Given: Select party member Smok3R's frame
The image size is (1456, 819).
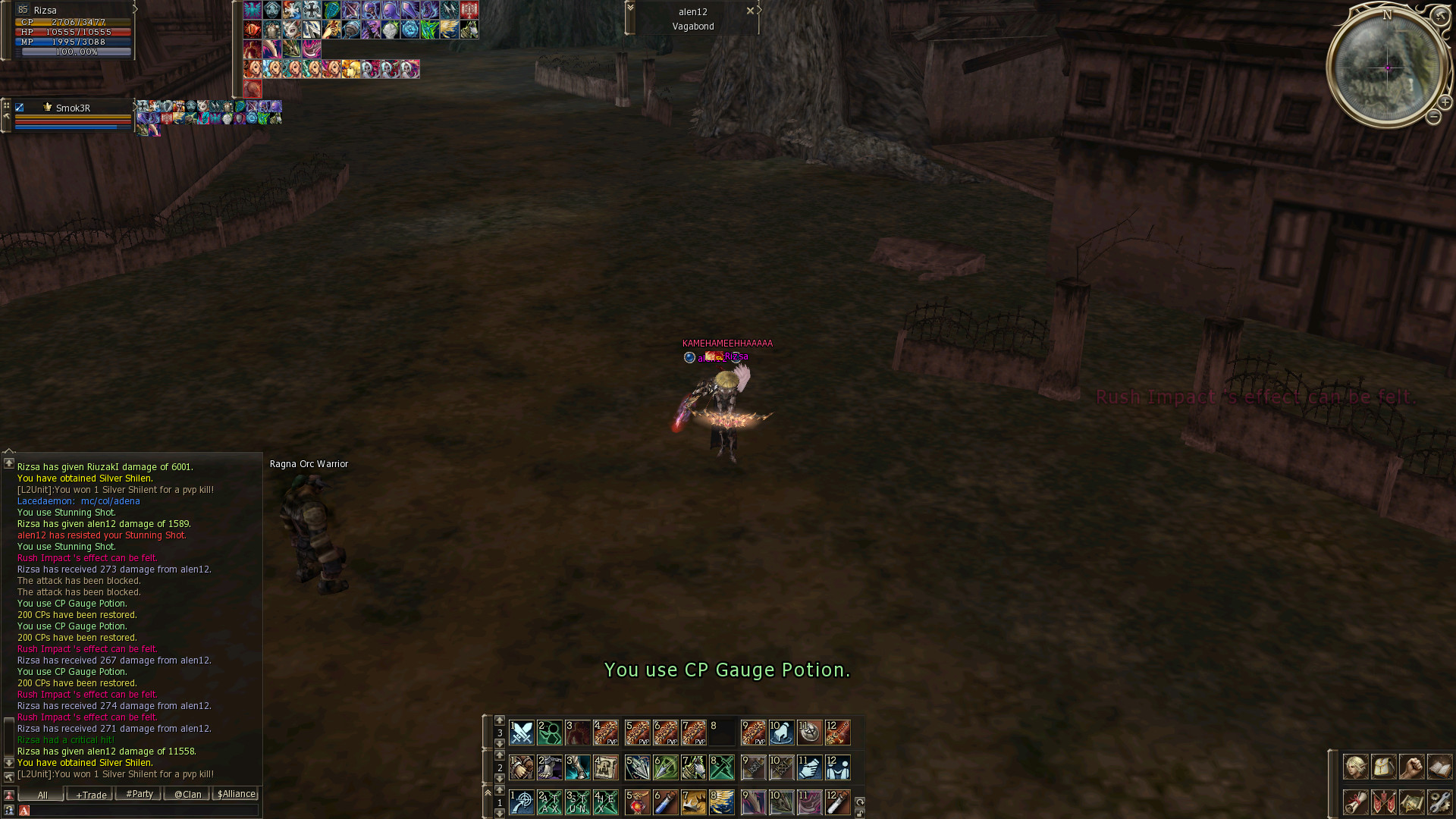Looking at the screenshot, I should pyautogui.click(x=73, y=115).
